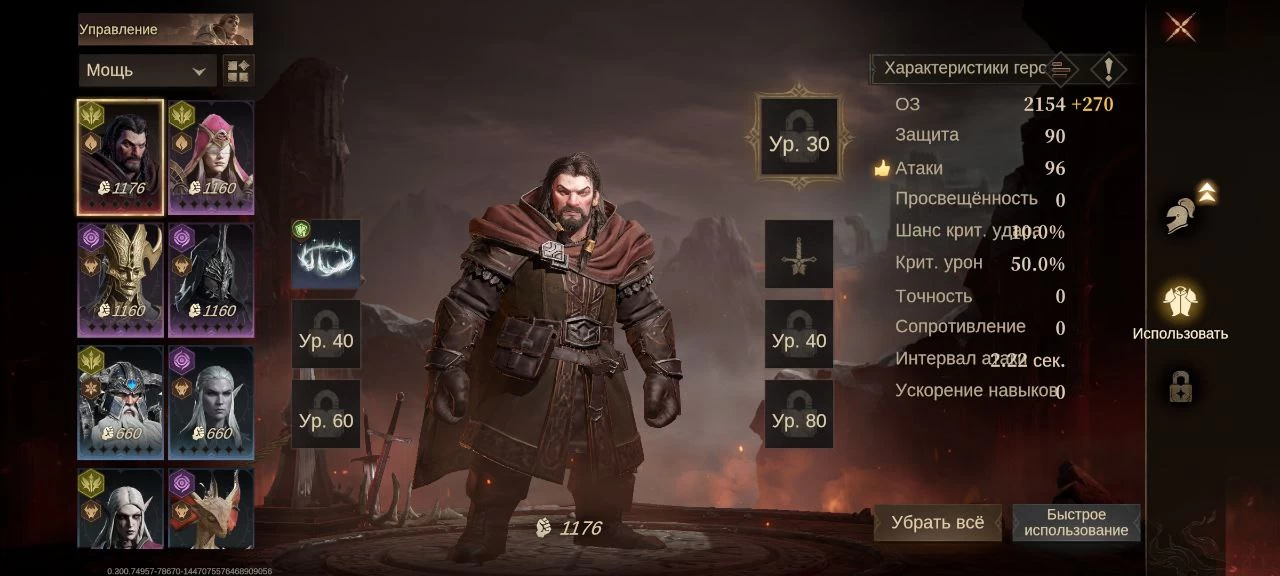This screenshot has width=1280, height=576.
Task: Tap the locked Ур. 30 slot
Action: pos(799,143)
